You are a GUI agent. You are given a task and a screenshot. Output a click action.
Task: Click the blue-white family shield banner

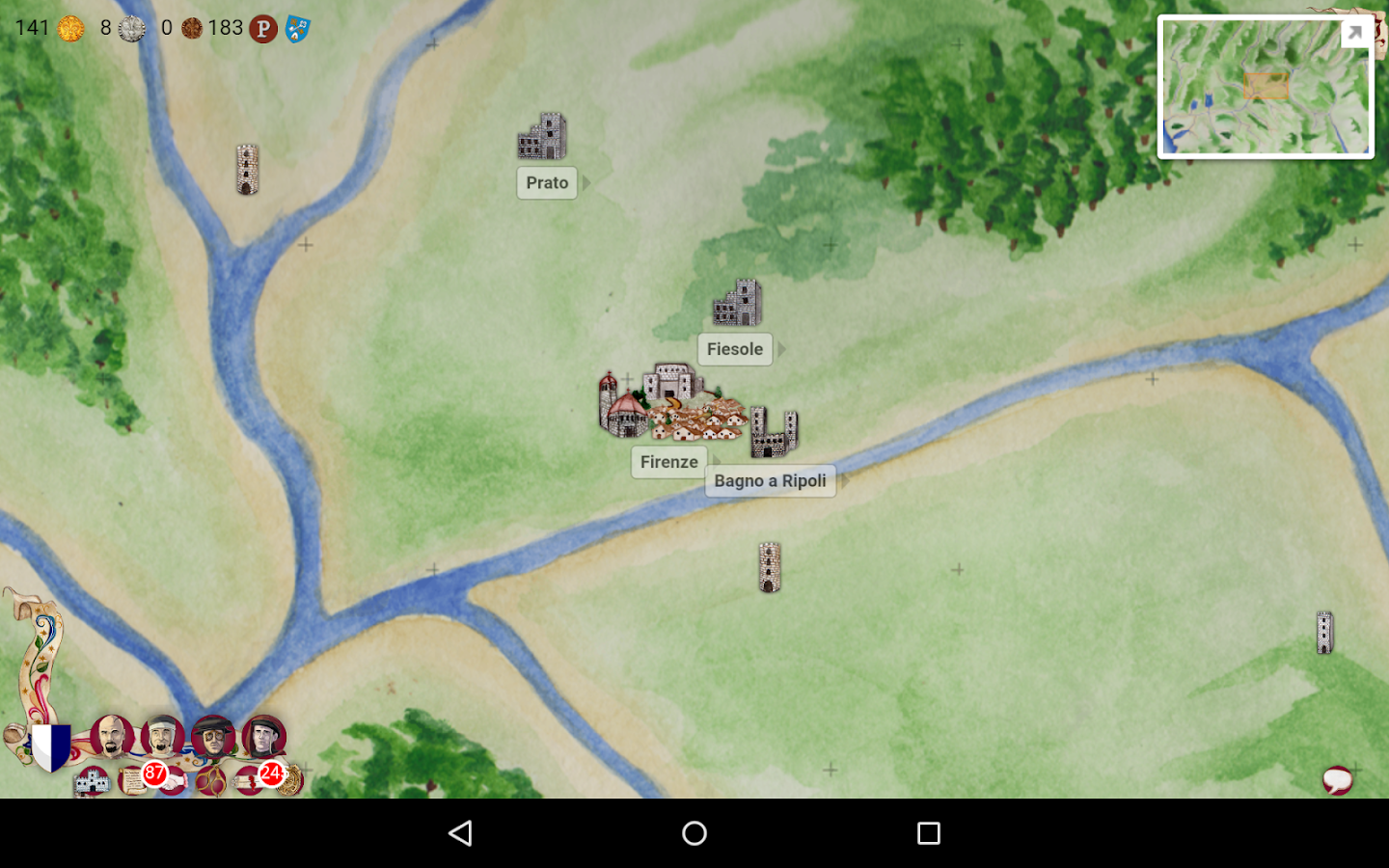coord(50,747)
